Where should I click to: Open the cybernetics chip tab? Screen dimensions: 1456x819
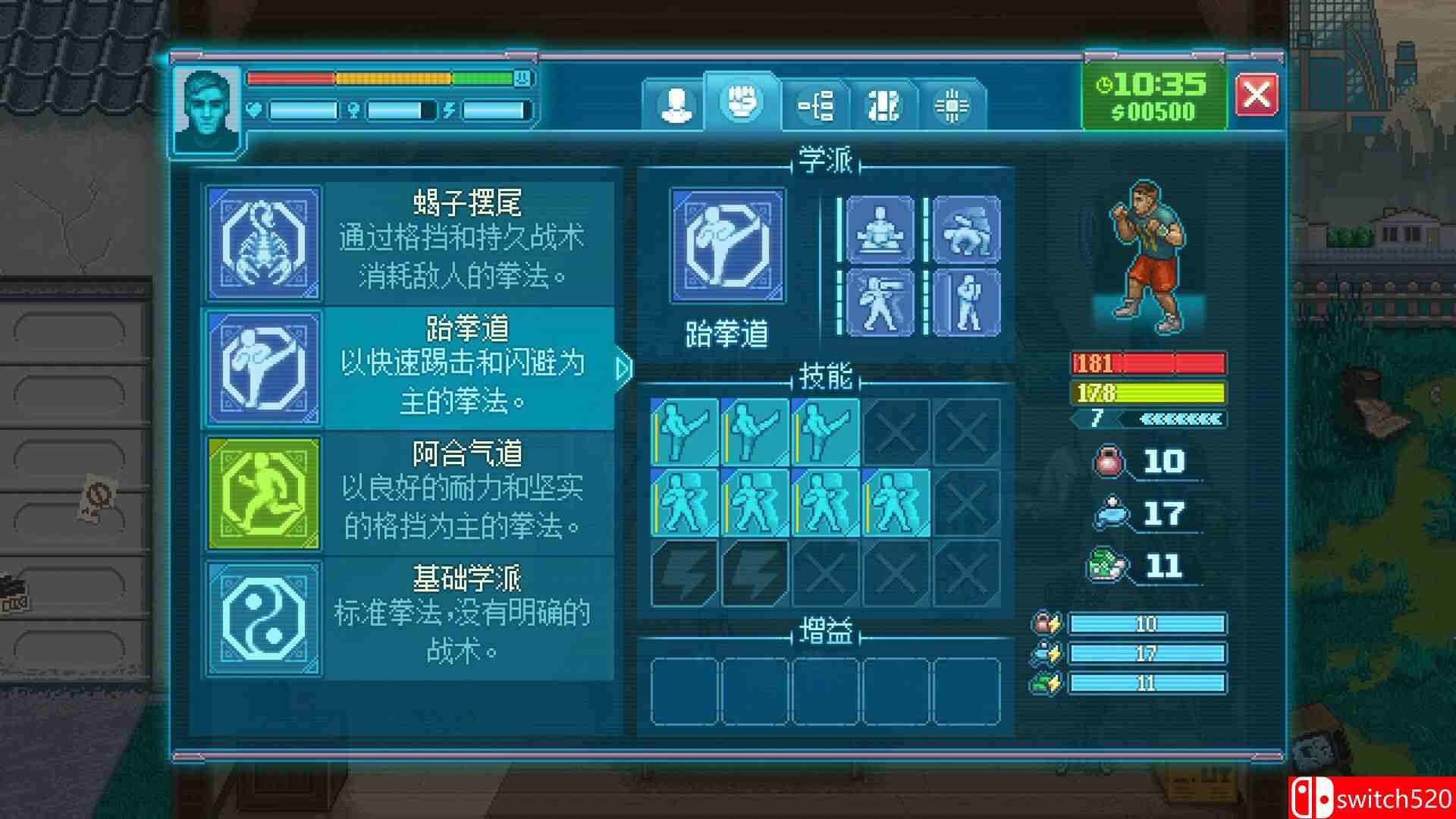coord(954,106)
